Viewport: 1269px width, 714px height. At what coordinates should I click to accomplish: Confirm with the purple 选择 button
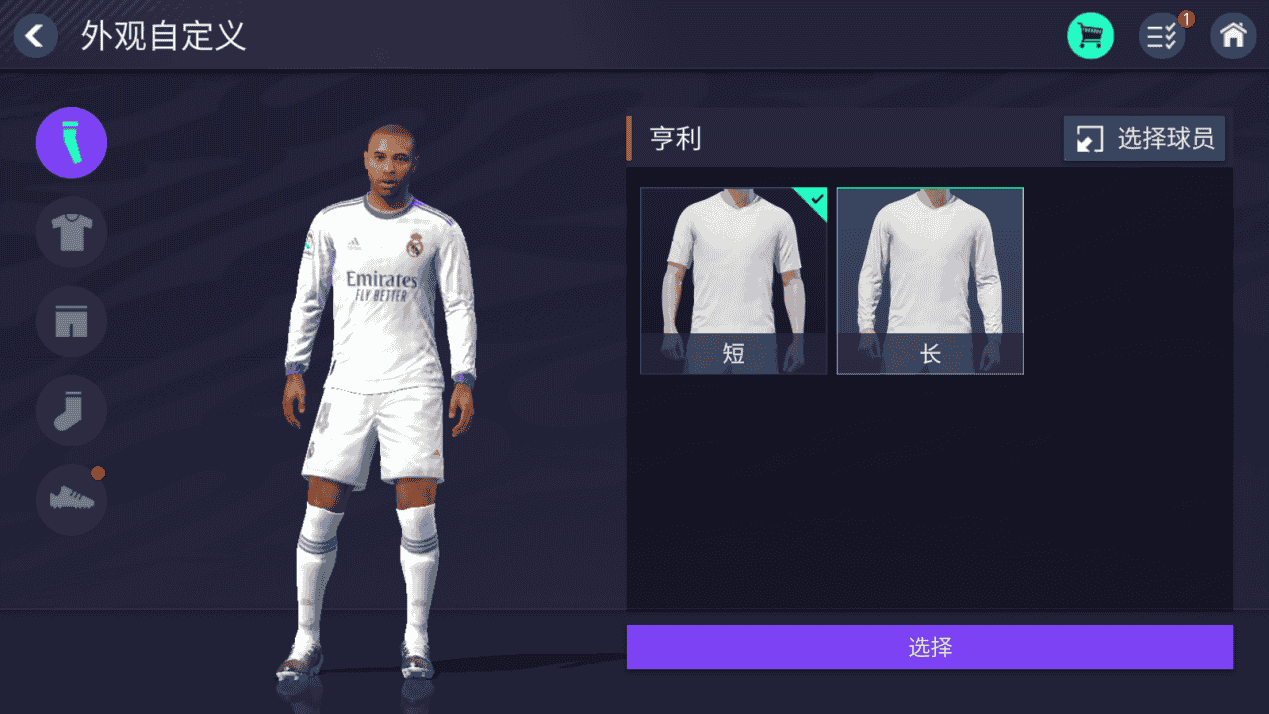tap(929, 647)
